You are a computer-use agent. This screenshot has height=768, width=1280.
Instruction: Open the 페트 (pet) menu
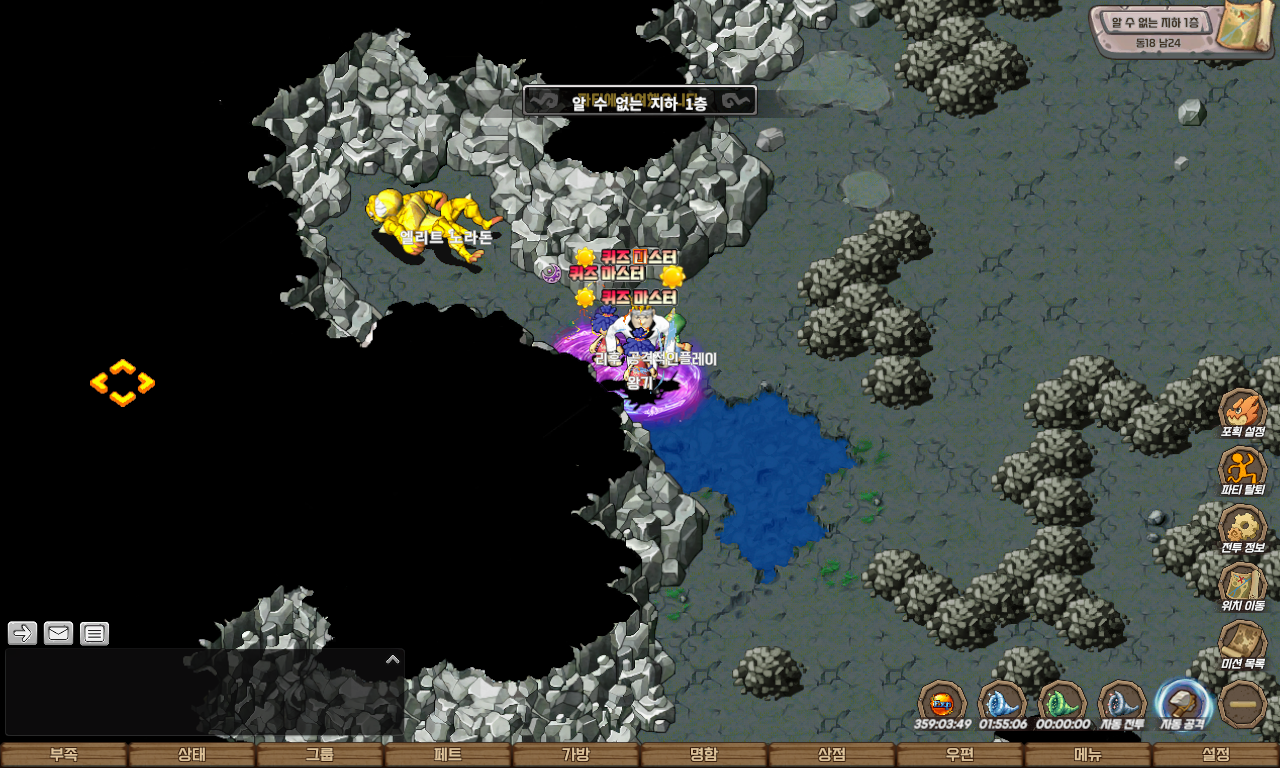tap(448, 755)
